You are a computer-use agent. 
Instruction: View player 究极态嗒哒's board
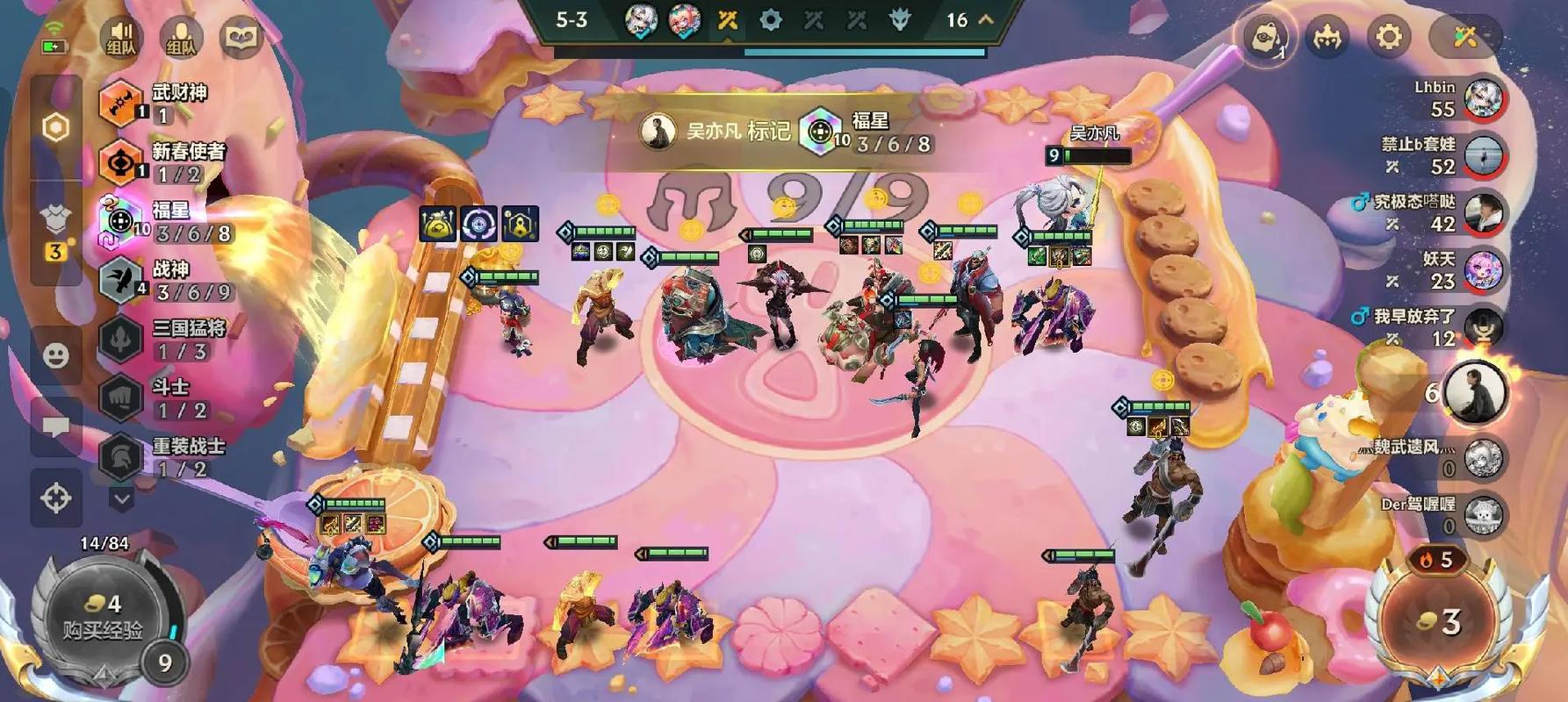[x=1484, y=213]
